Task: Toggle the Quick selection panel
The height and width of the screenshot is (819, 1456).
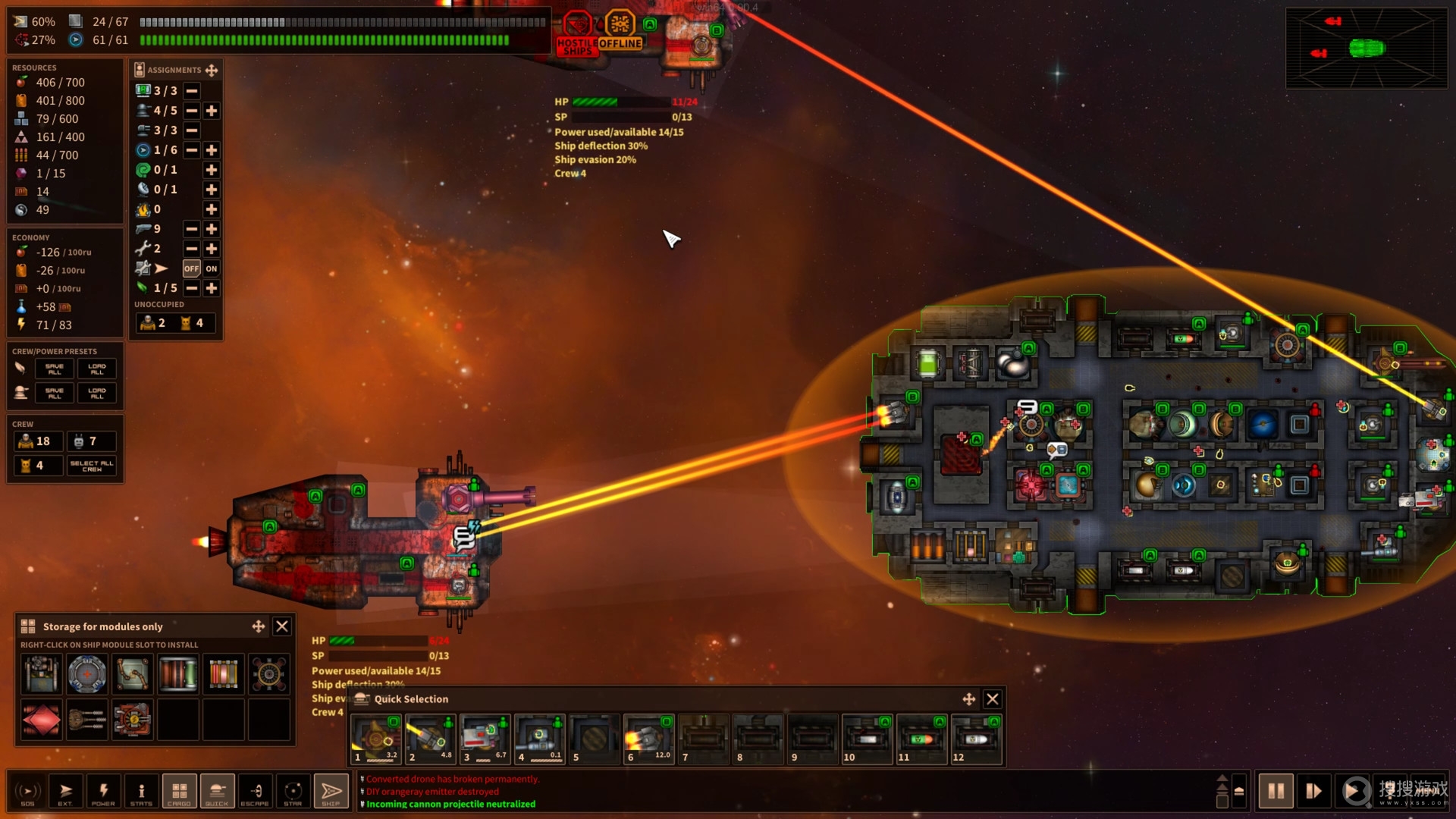Action: point(217,791)
